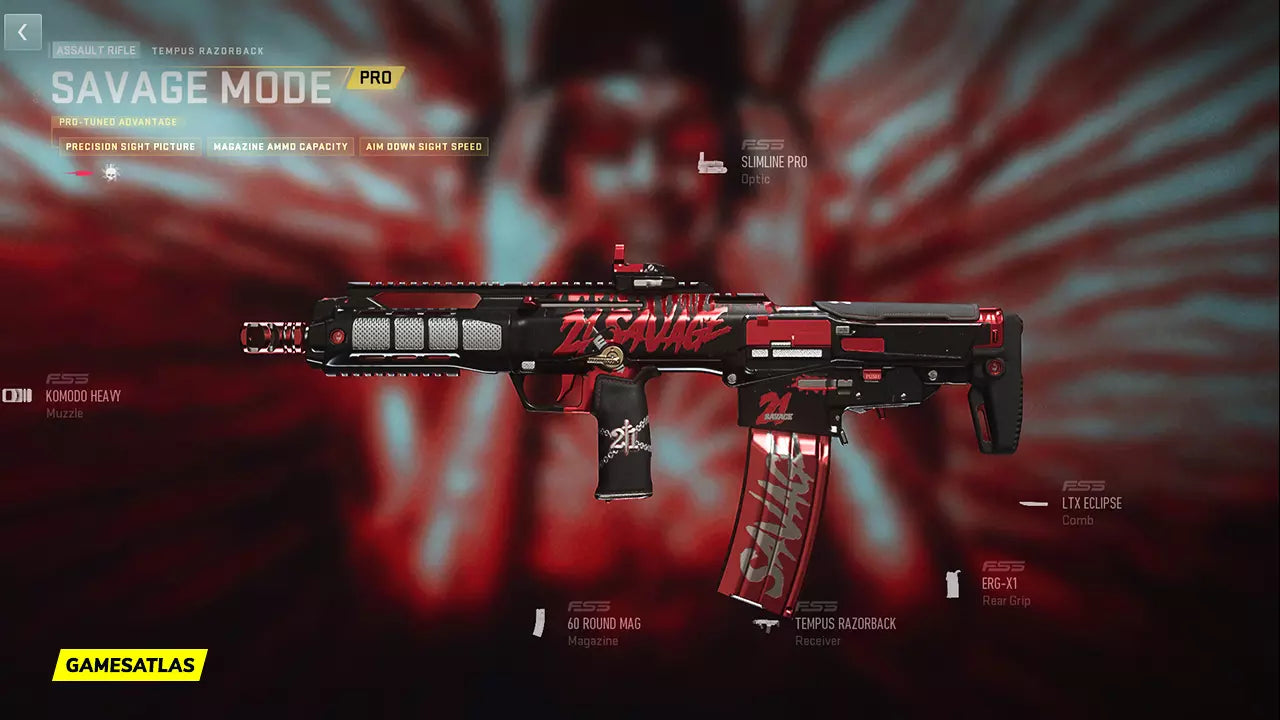Image resolution: width=1280 pixels, height=720 pixels.
Task: Select the Magazine Ammo Capacity tag
Action: tap(280, 147)
